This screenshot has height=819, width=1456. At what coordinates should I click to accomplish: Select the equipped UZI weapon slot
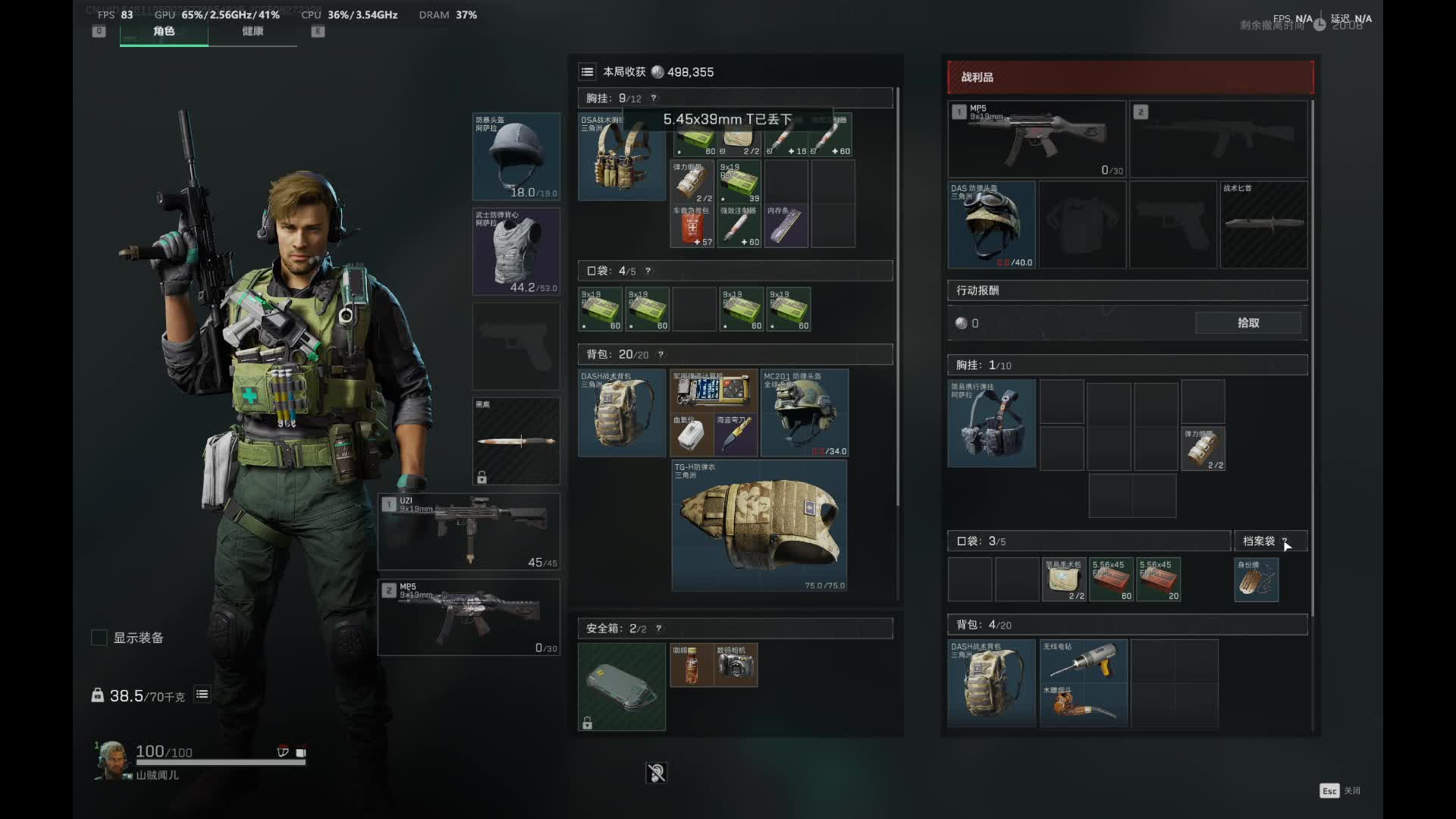(x=469, y=532)
